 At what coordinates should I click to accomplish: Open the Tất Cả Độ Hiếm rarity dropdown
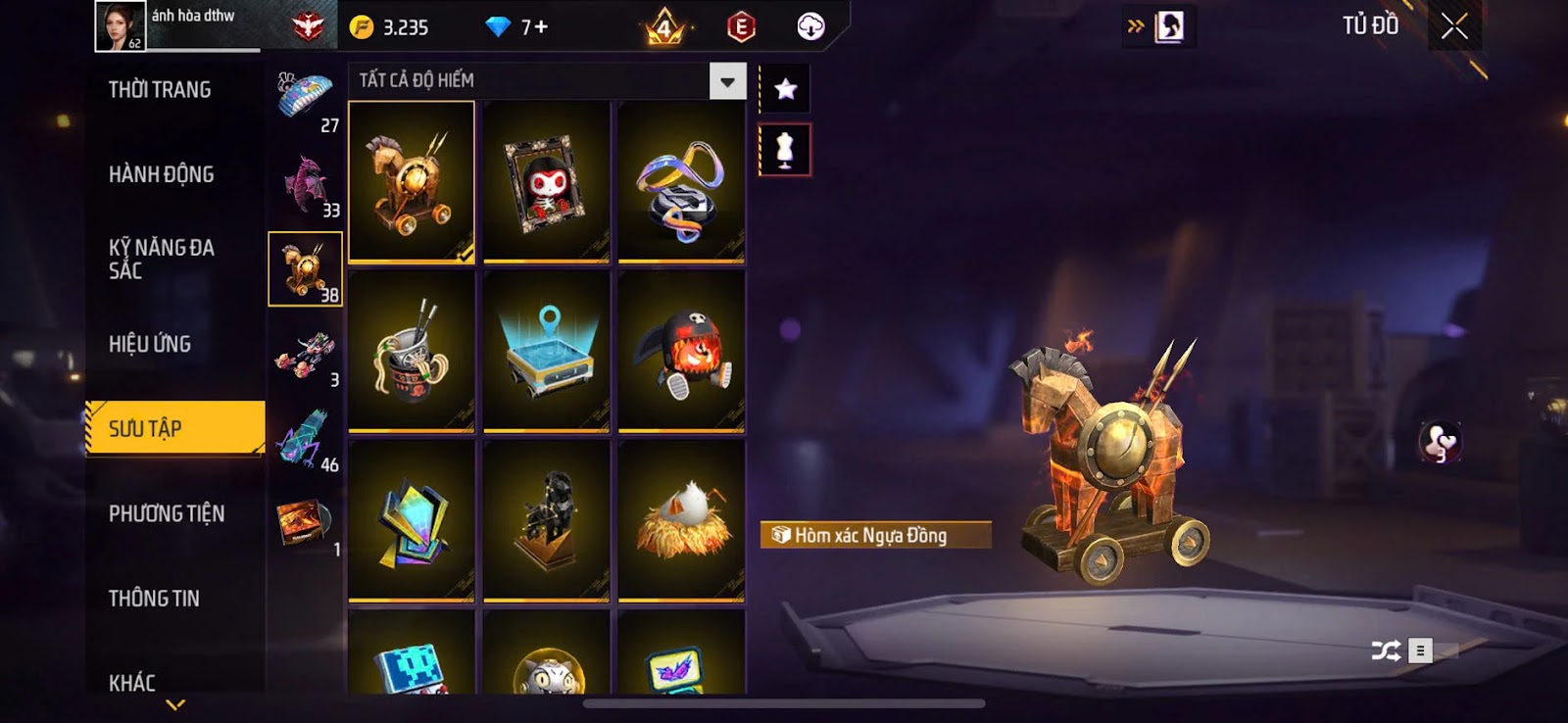(x=727, y=81)
